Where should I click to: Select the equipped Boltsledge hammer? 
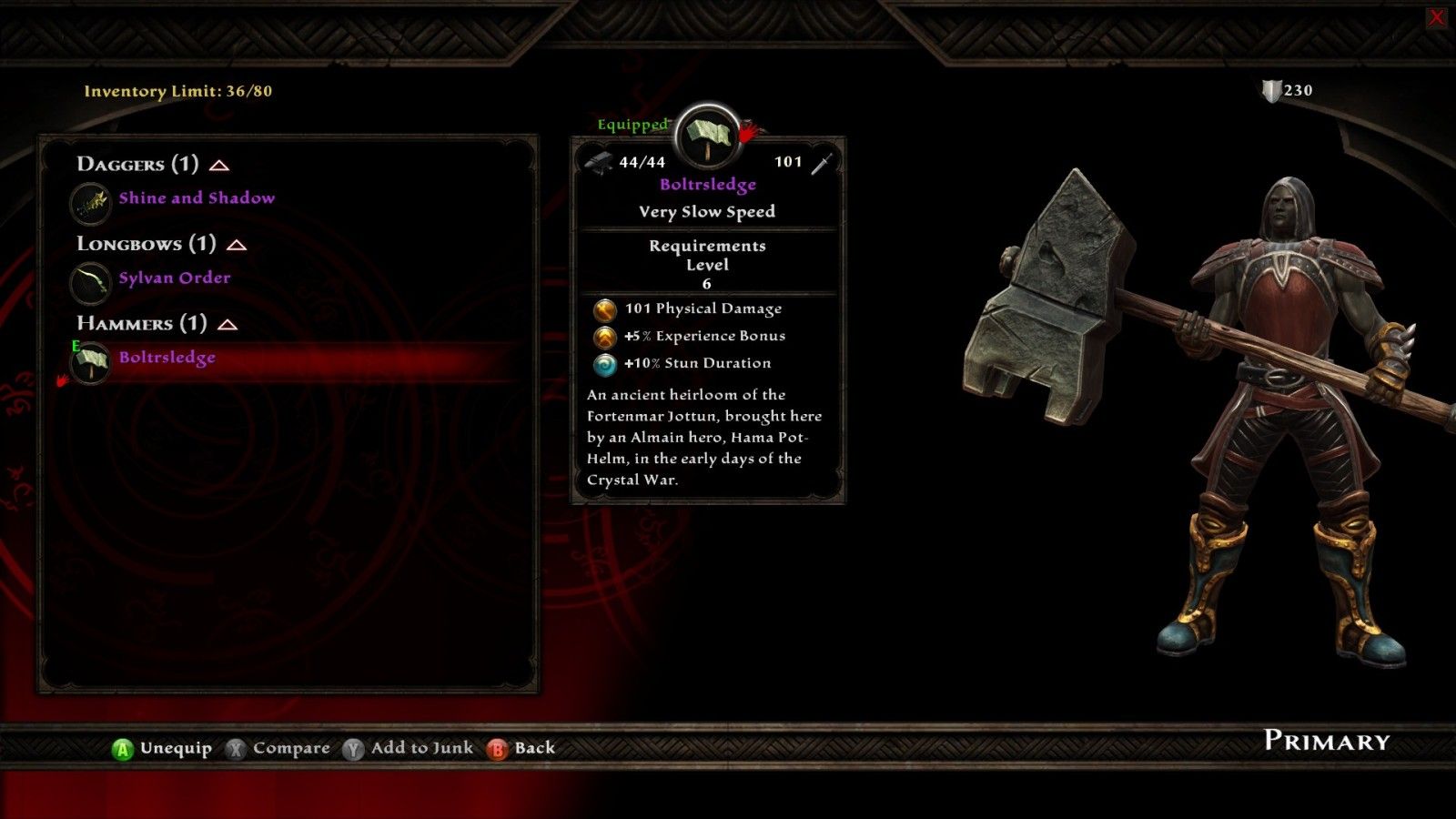coord(167,358)
